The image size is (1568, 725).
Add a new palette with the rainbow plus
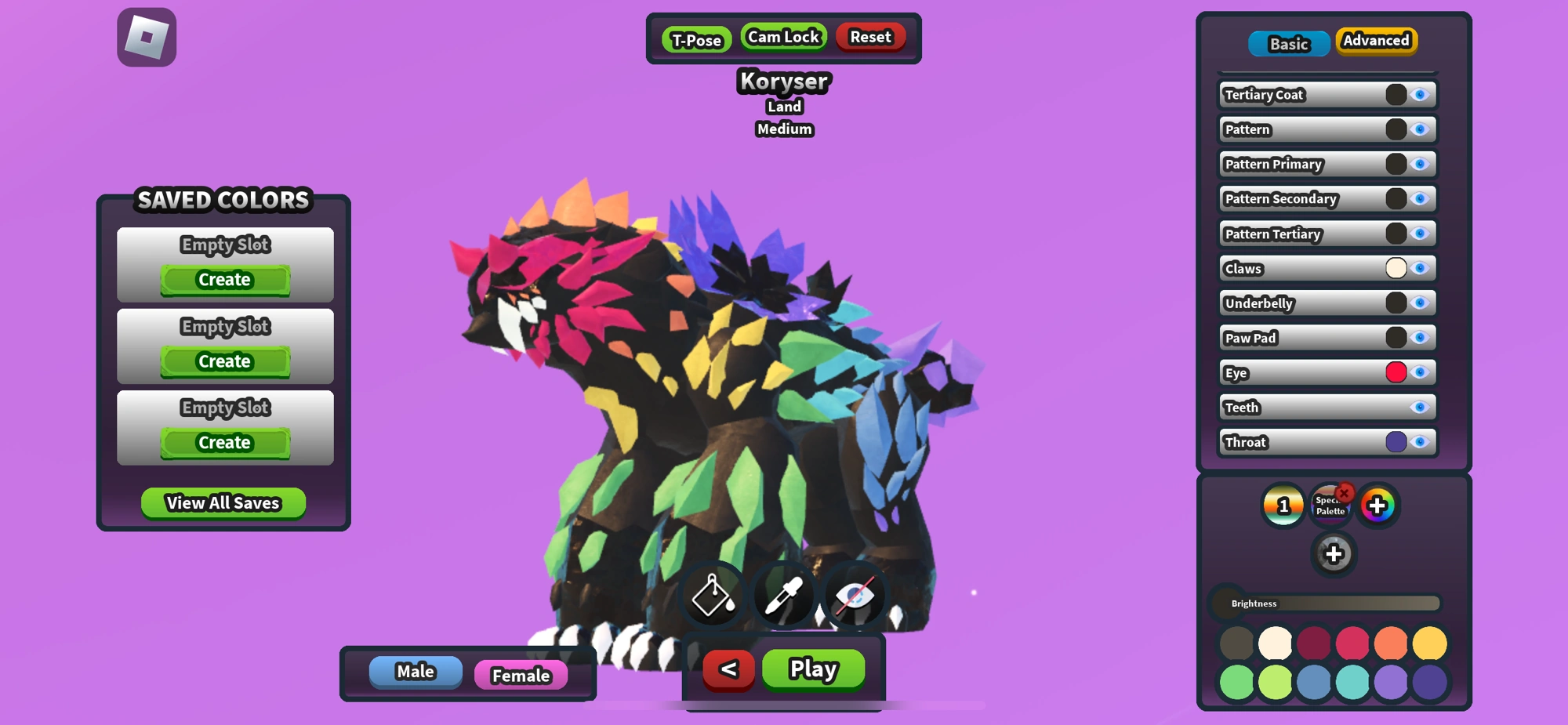1378,506
